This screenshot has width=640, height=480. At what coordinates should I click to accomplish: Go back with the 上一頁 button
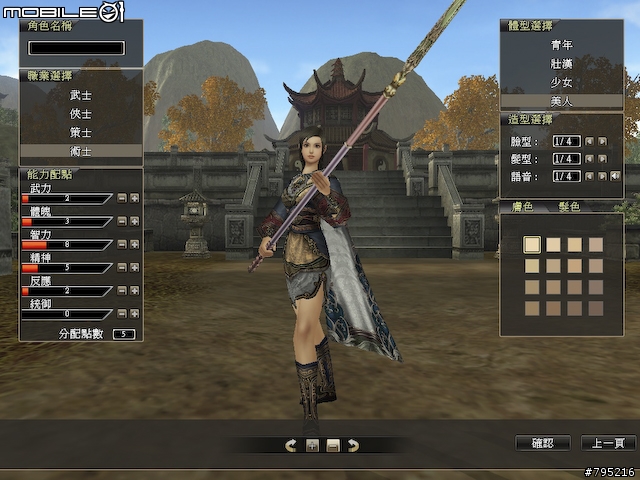point(608,443)
